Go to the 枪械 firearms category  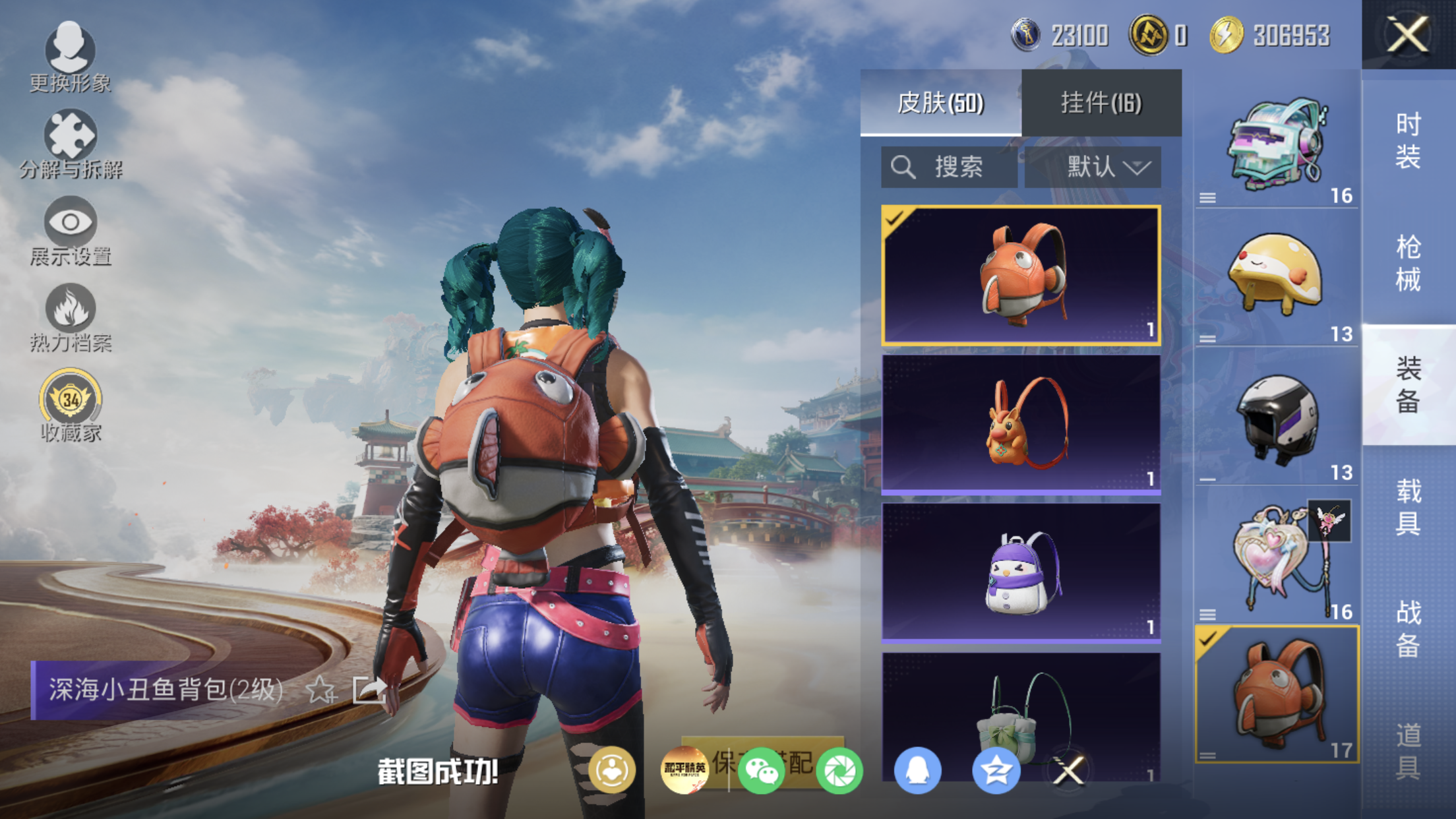click(x=1408, y=262)
